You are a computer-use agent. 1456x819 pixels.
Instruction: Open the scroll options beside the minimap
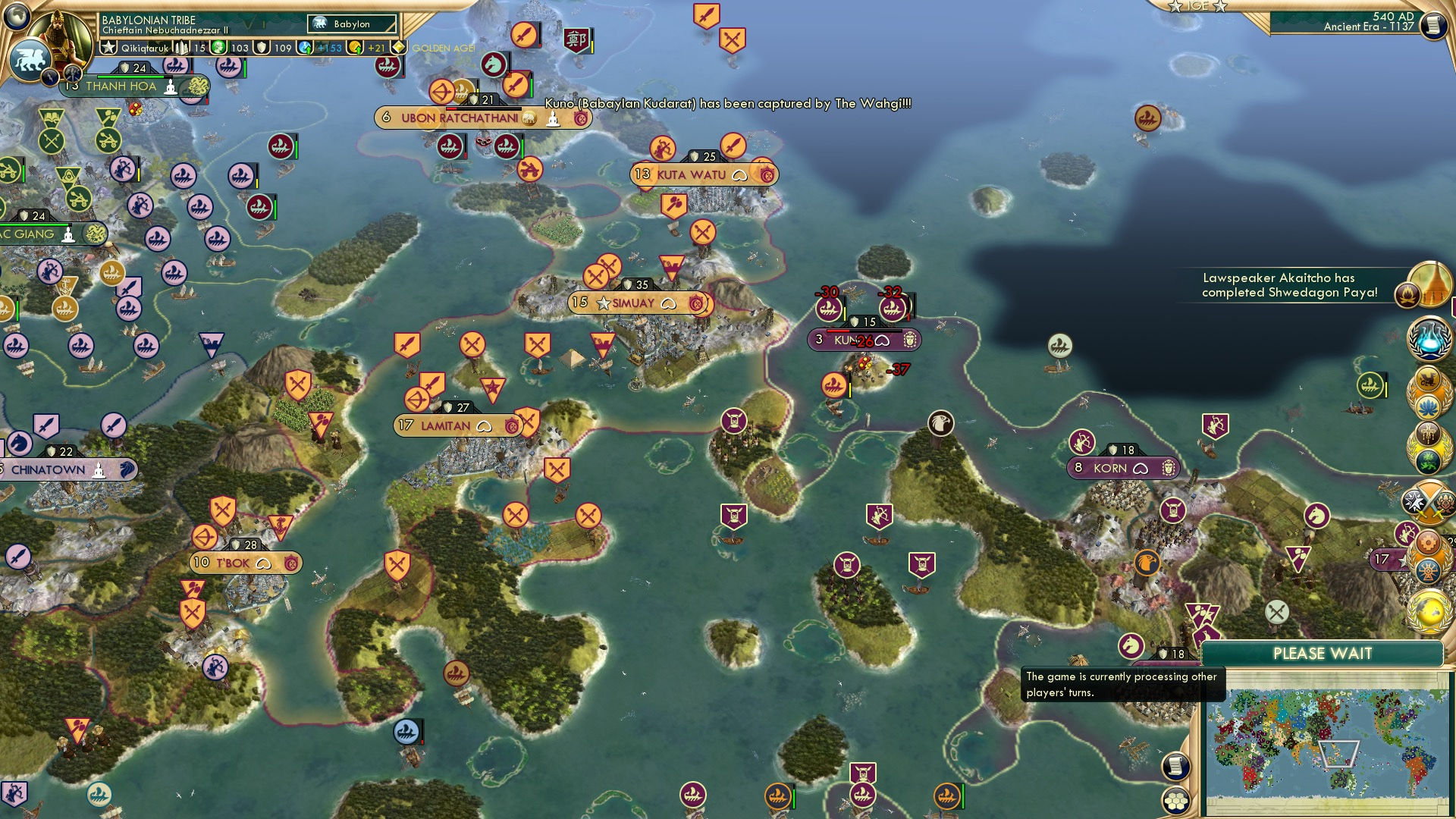point(1175,766)
